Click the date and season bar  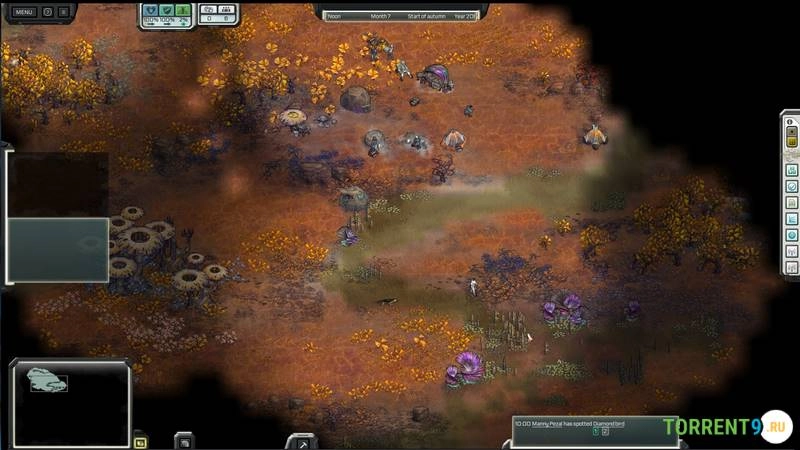click(400, 15)
